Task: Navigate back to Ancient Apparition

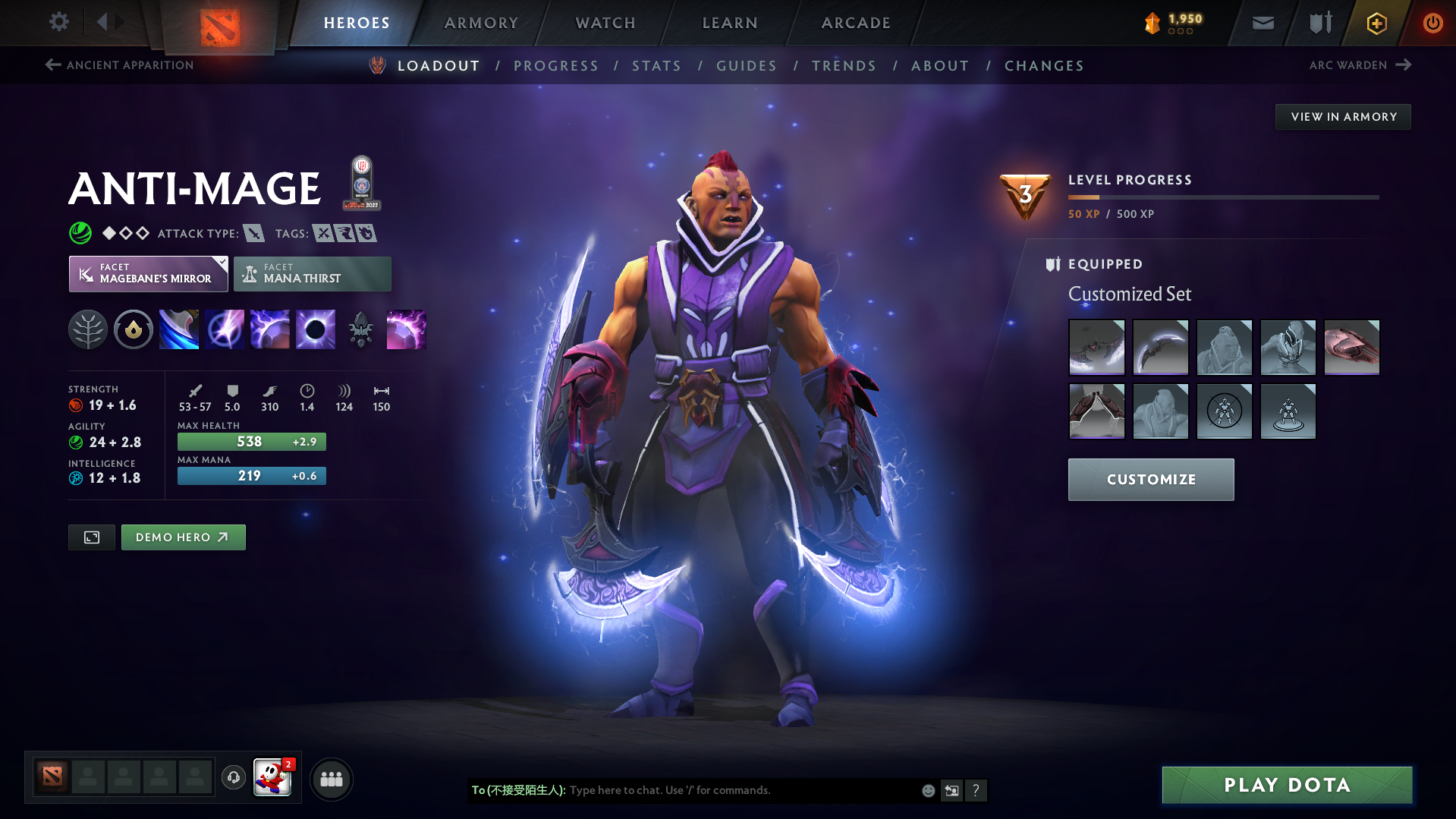Action: tap(118, 65)
